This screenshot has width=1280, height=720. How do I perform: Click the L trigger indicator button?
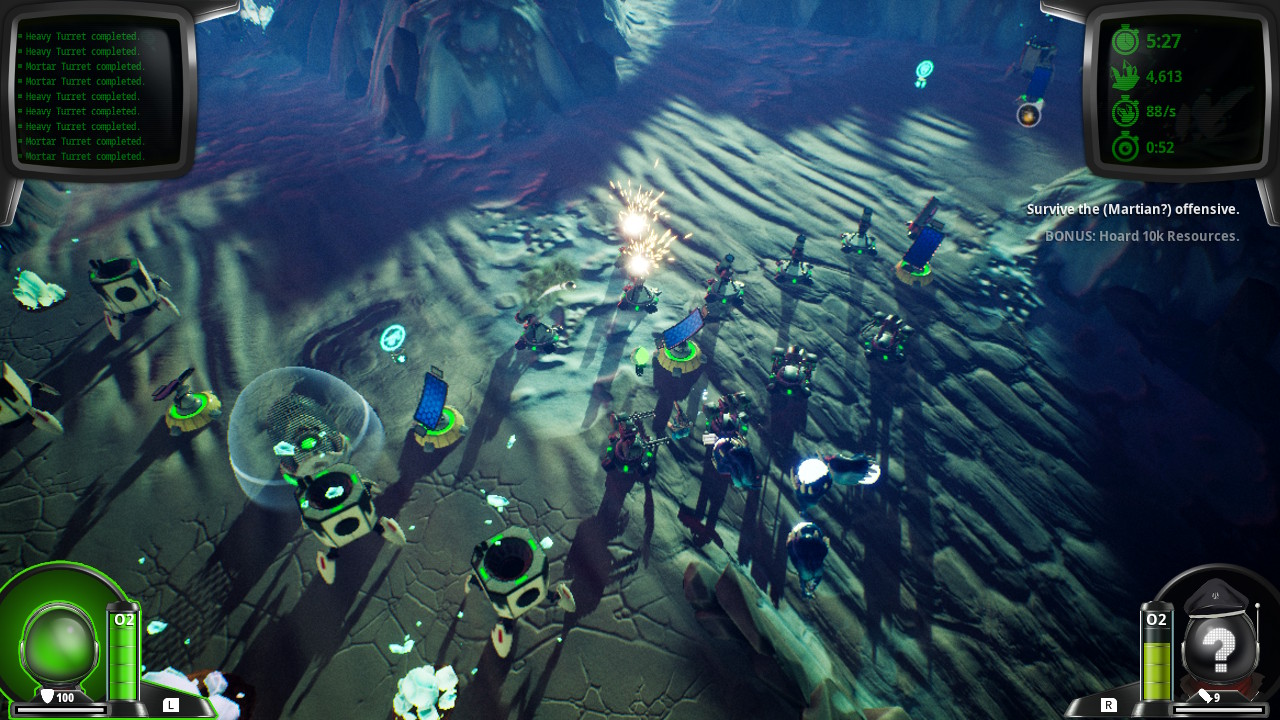pos(169,704)
